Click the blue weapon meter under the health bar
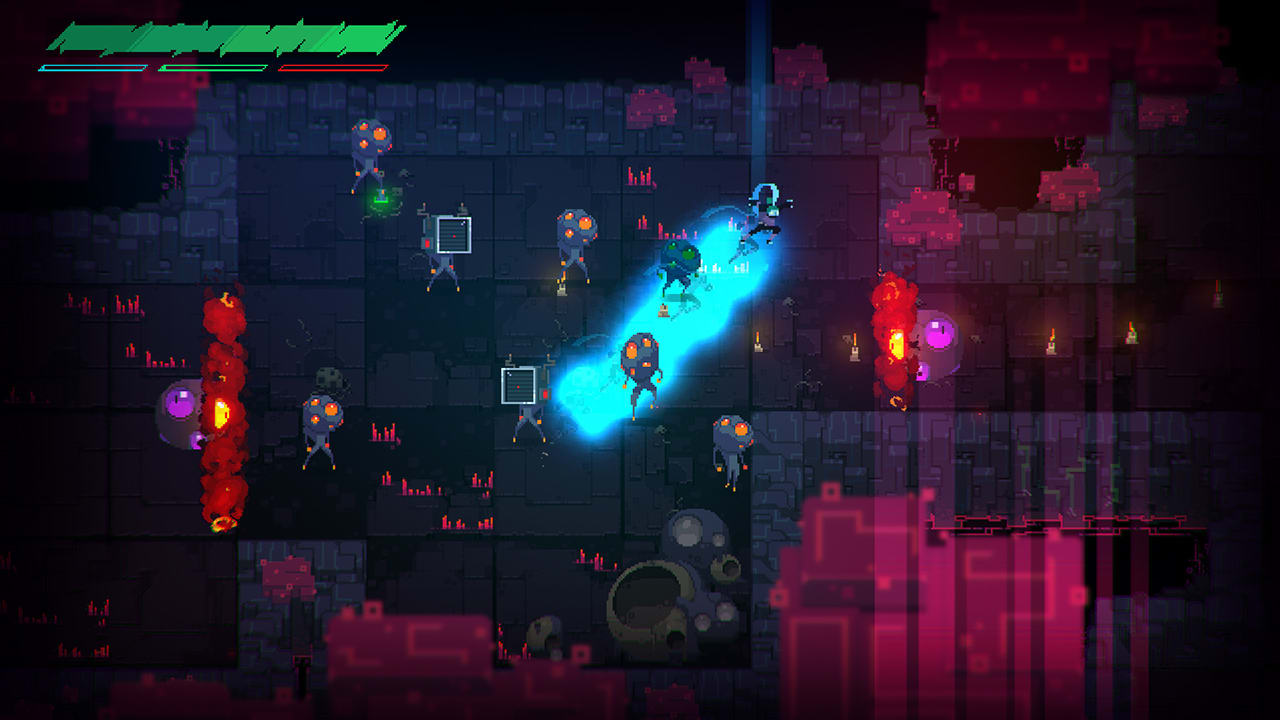 [95, 67]
